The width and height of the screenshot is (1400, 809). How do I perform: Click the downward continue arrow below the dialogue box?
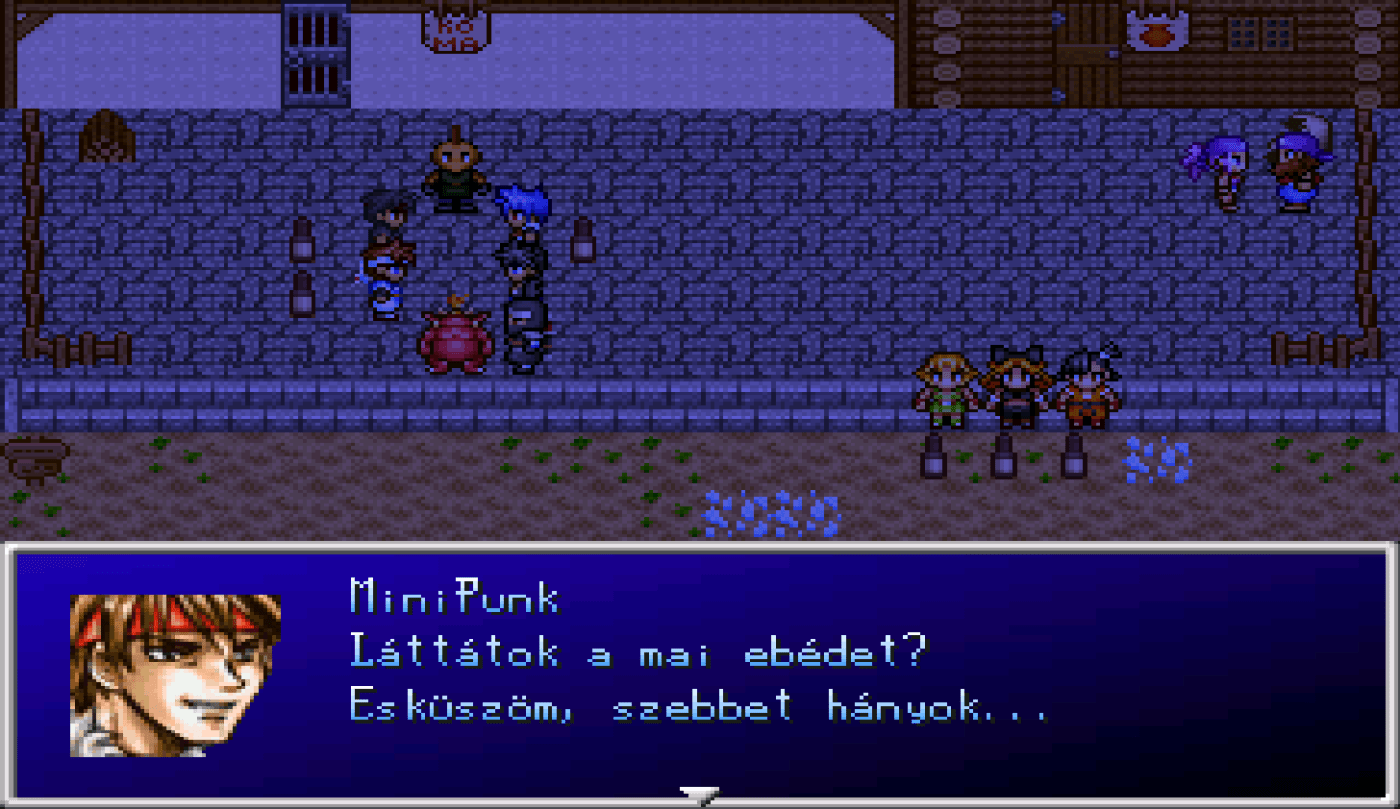tap(700, 795)
